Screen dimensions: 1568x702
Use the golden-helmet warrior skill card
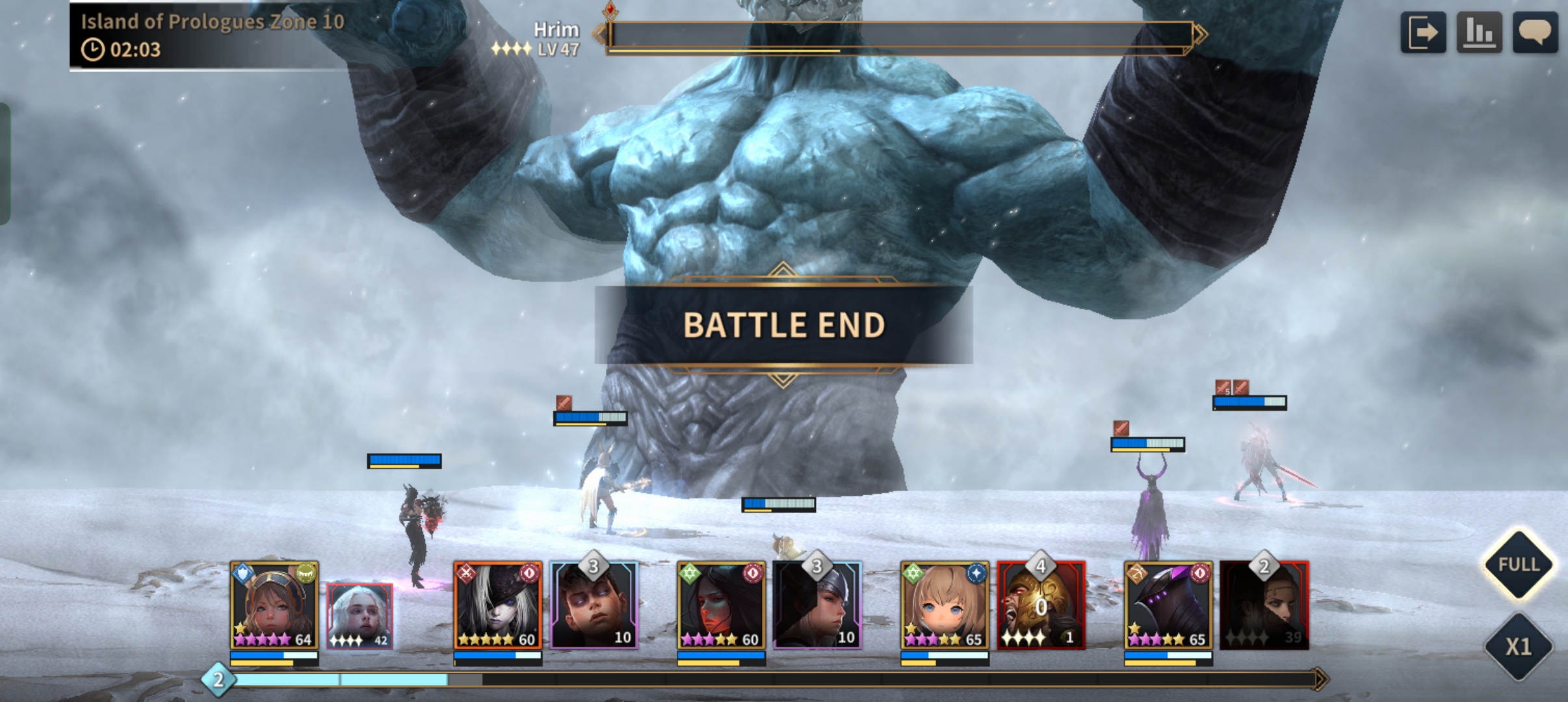1041,606
